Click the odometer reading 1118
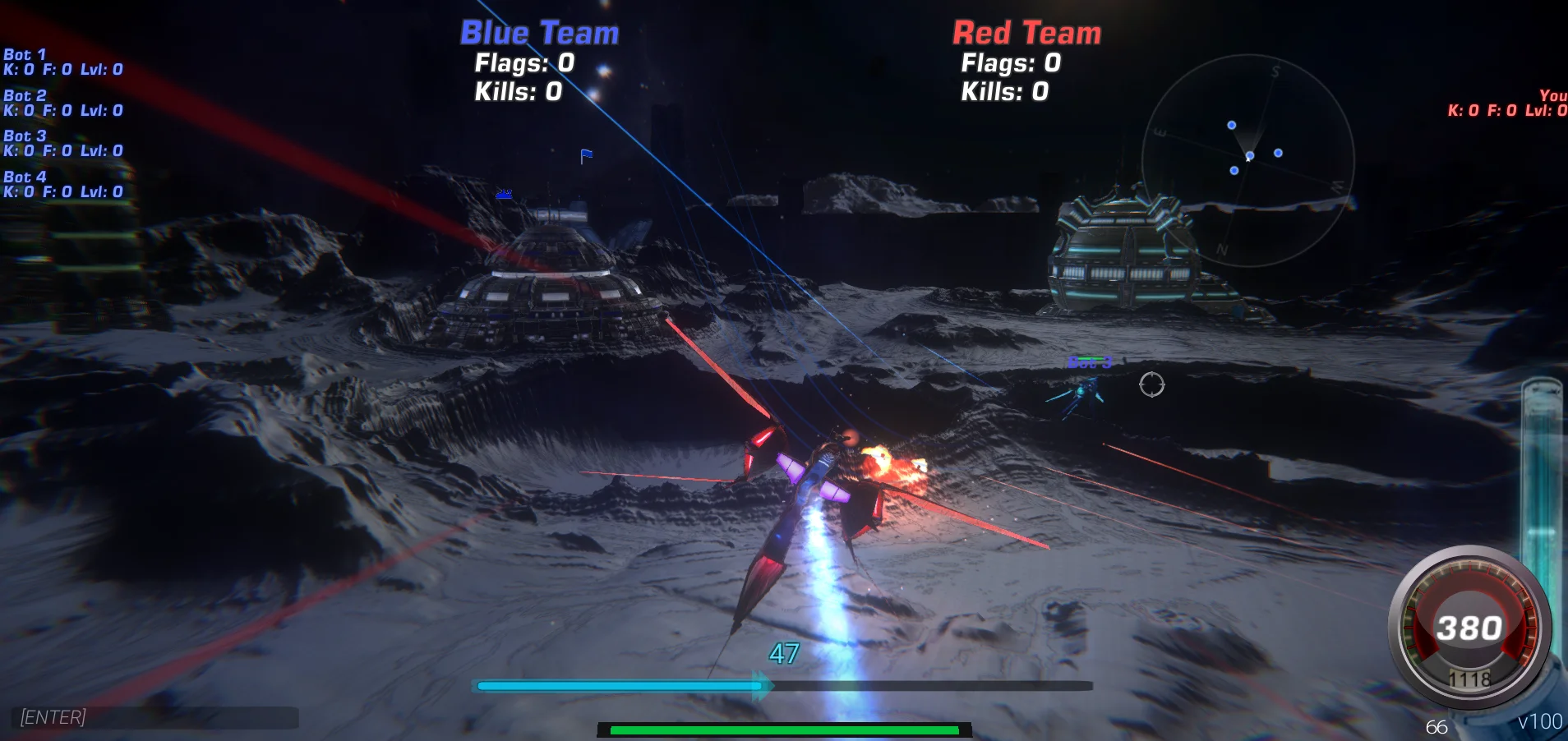This screenshot has width=1568, height=741. coord(1470,679)
